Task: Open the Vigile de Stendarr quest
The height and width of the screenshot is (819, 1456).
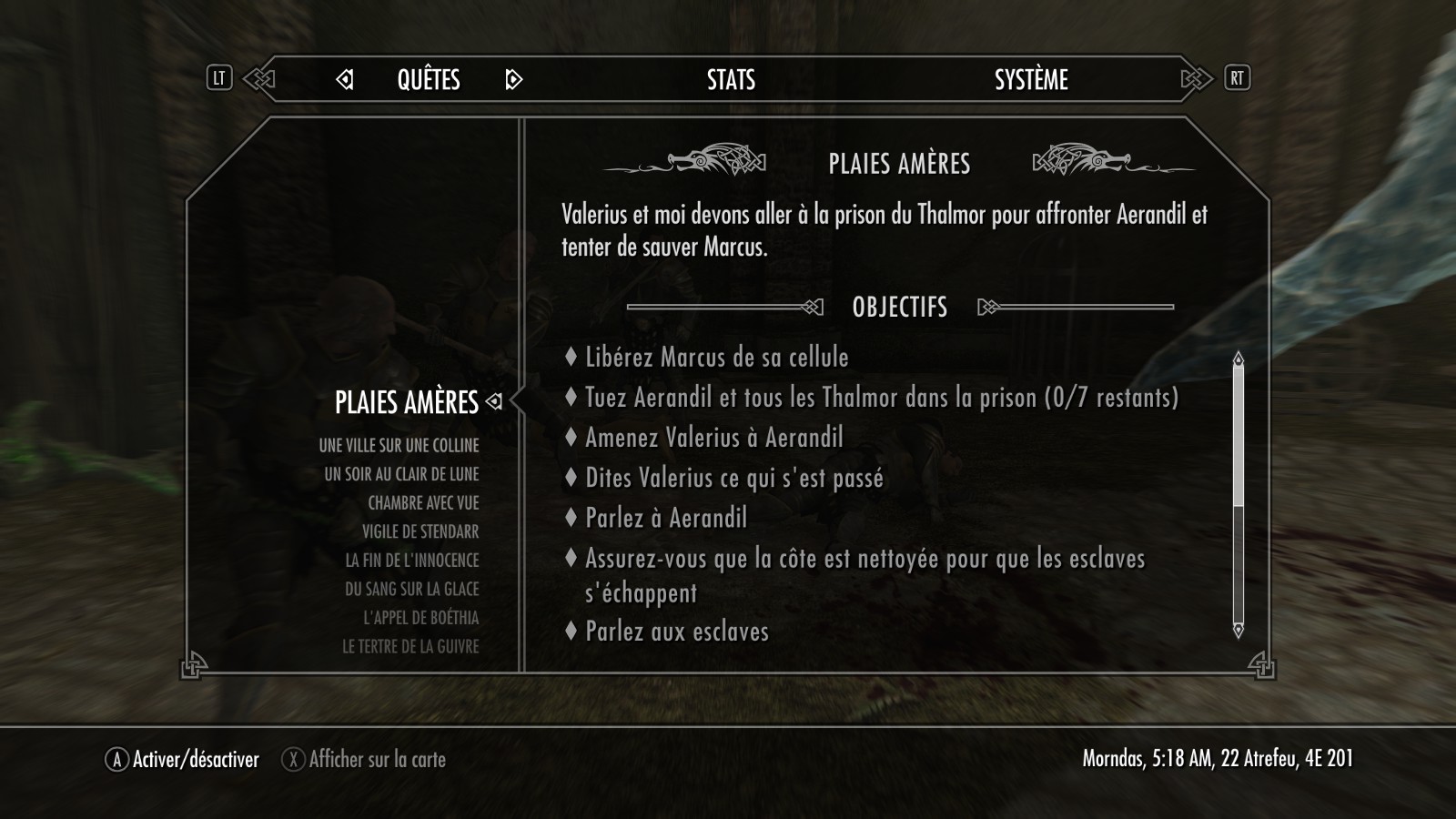Action: [x=420, y=531]
